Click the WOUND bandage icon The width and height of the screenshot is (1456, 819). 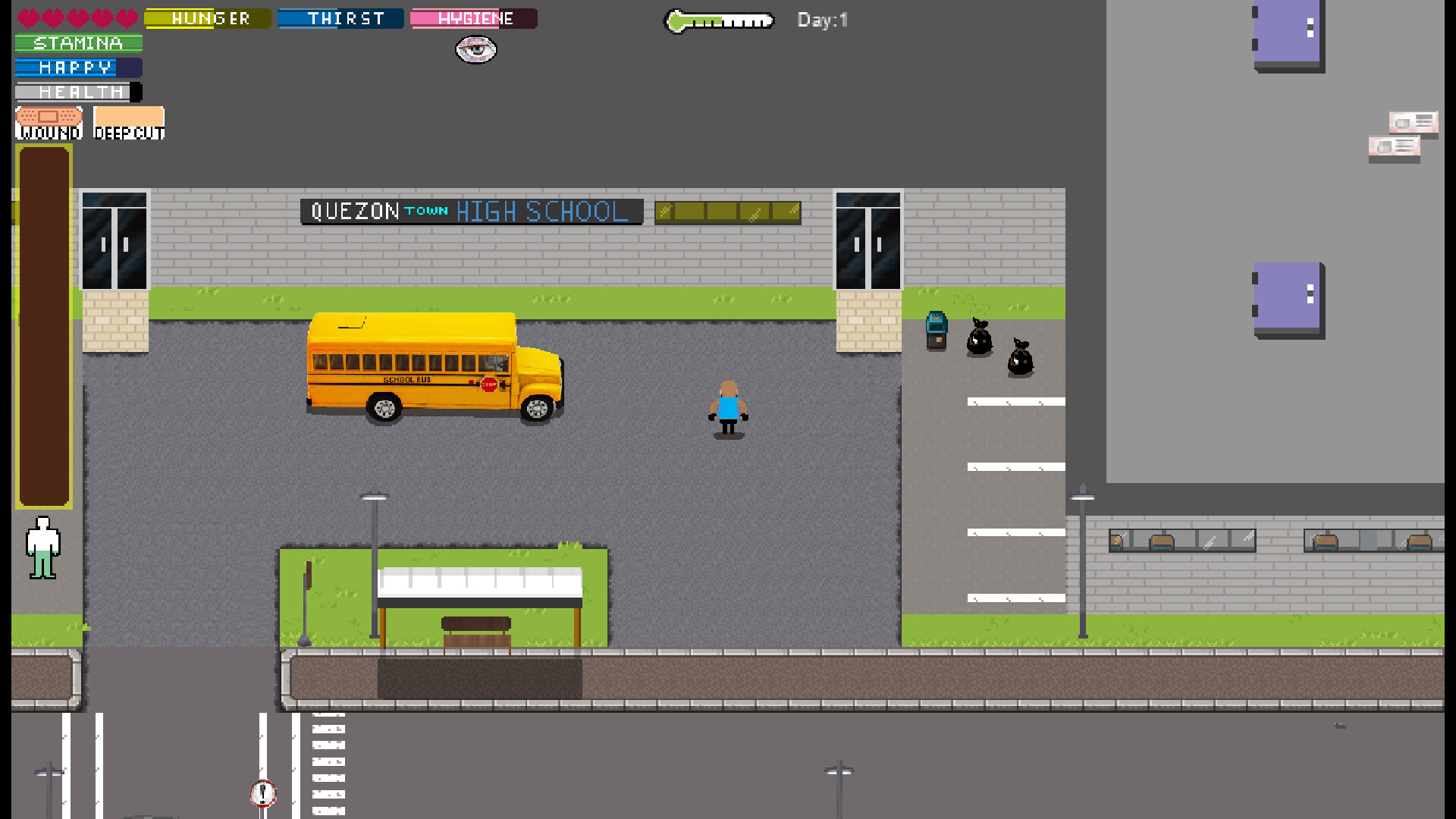coord(47,121)
